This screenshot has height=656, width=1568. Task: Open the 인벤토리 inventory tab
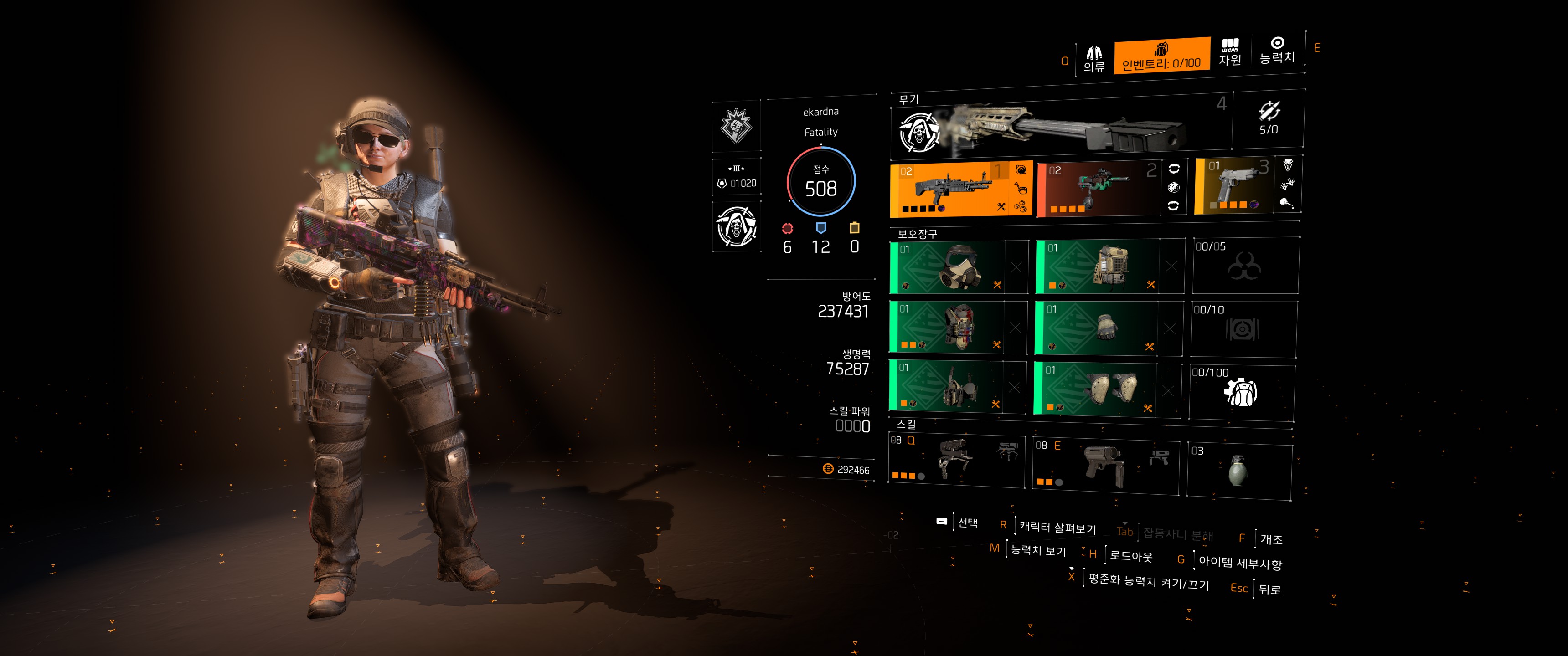click(x=1161, y=56)
